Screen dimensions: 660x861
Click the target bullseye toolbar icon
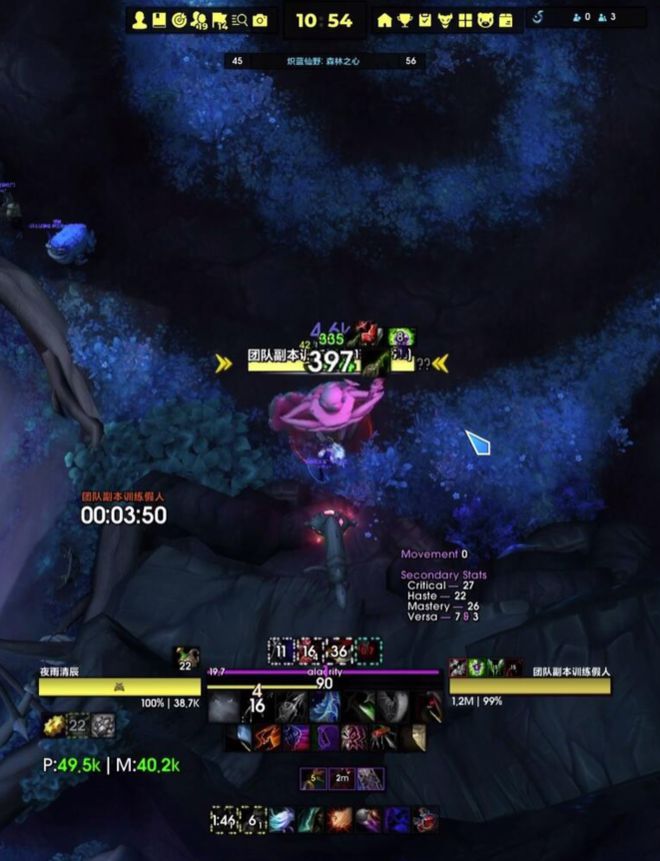(x=179, y=20)
